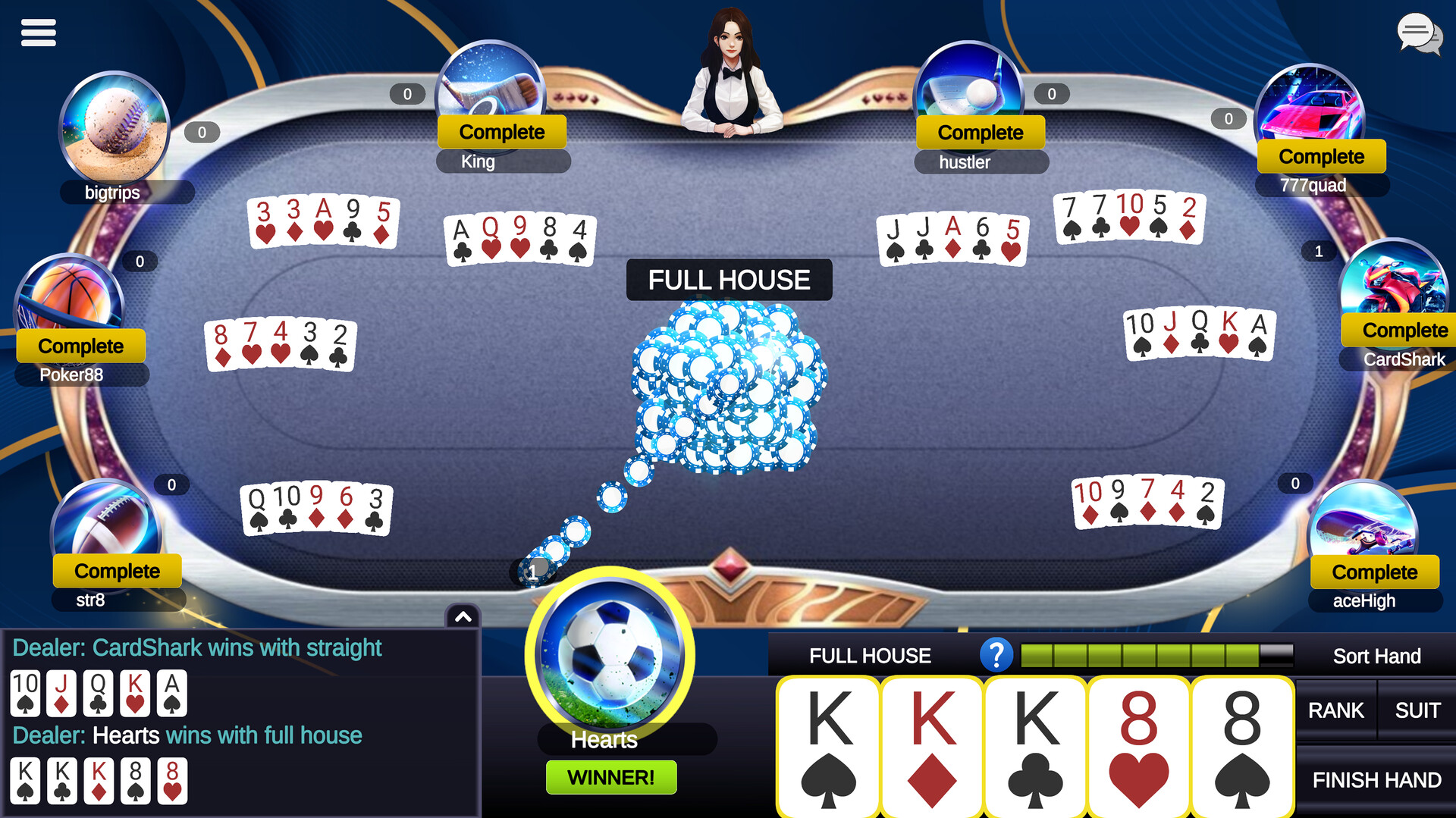Open the hamburger menu
Viewport: 1456px width, 818px height.
click(38, 32)
